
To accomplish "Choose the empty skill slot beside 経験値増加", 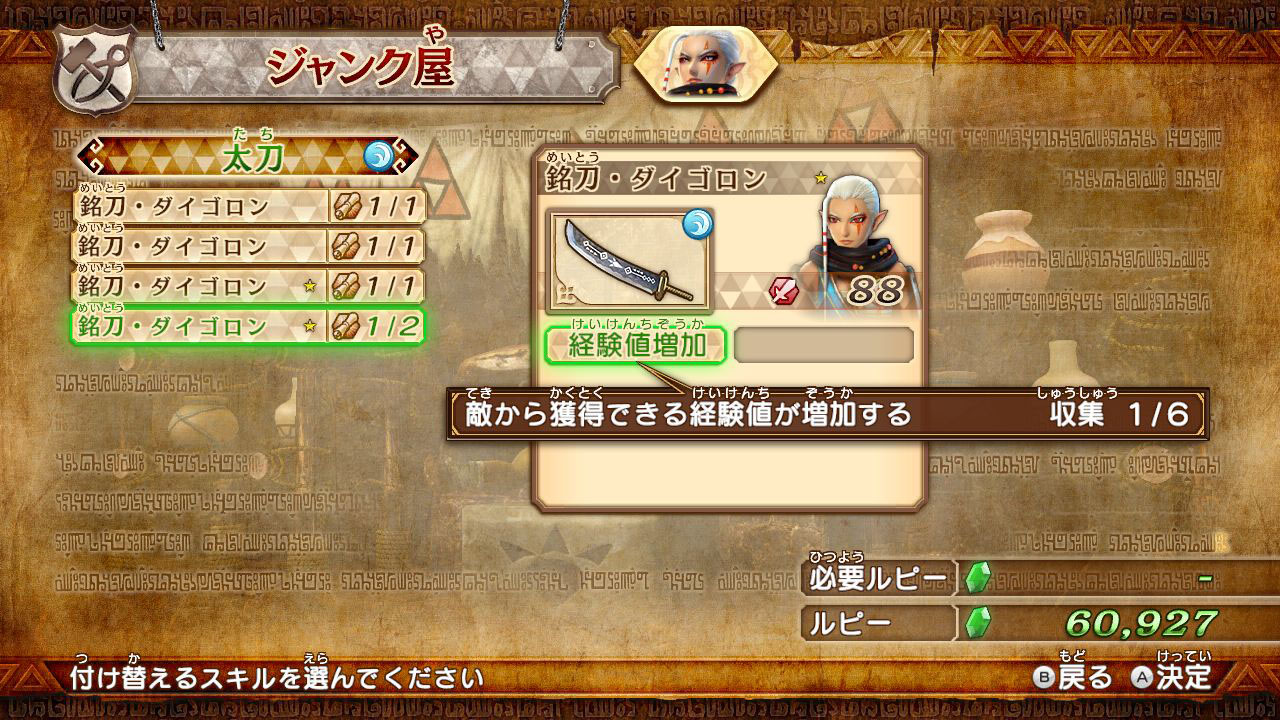I will (x=824, y=345).
